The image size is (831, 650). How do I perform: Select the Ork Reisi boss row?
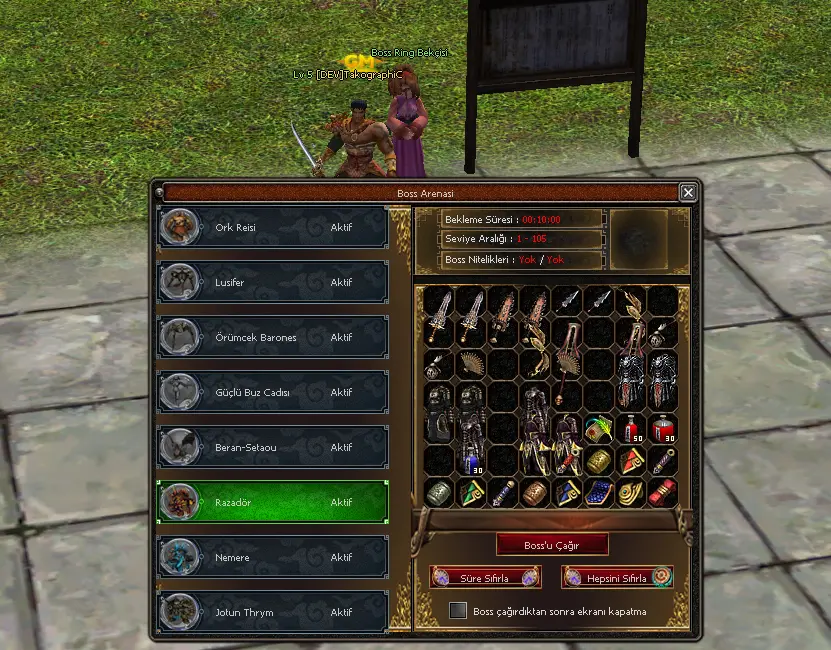pos(272,228)
